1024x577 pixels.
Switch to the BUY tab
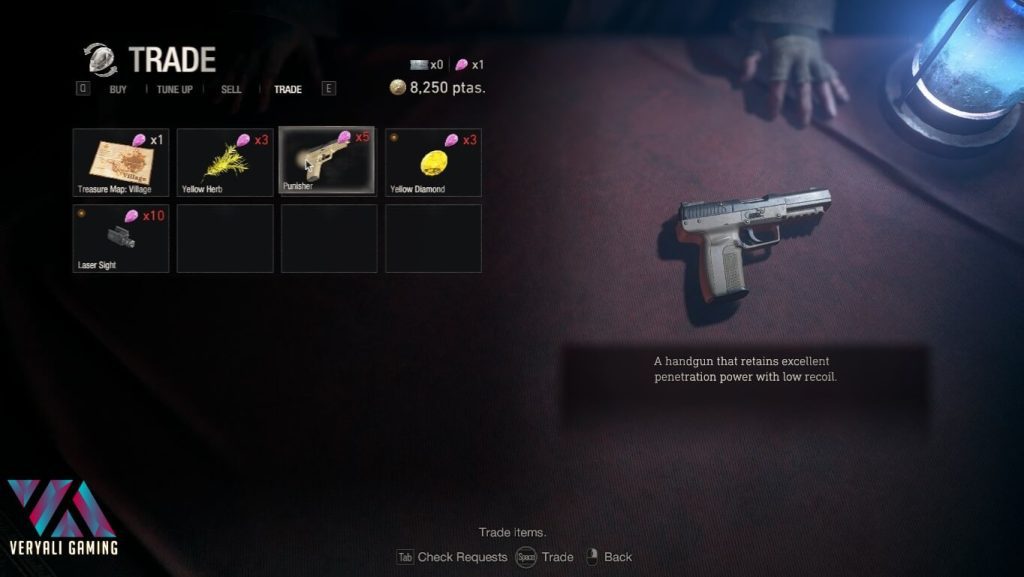(x=118, y=89)
